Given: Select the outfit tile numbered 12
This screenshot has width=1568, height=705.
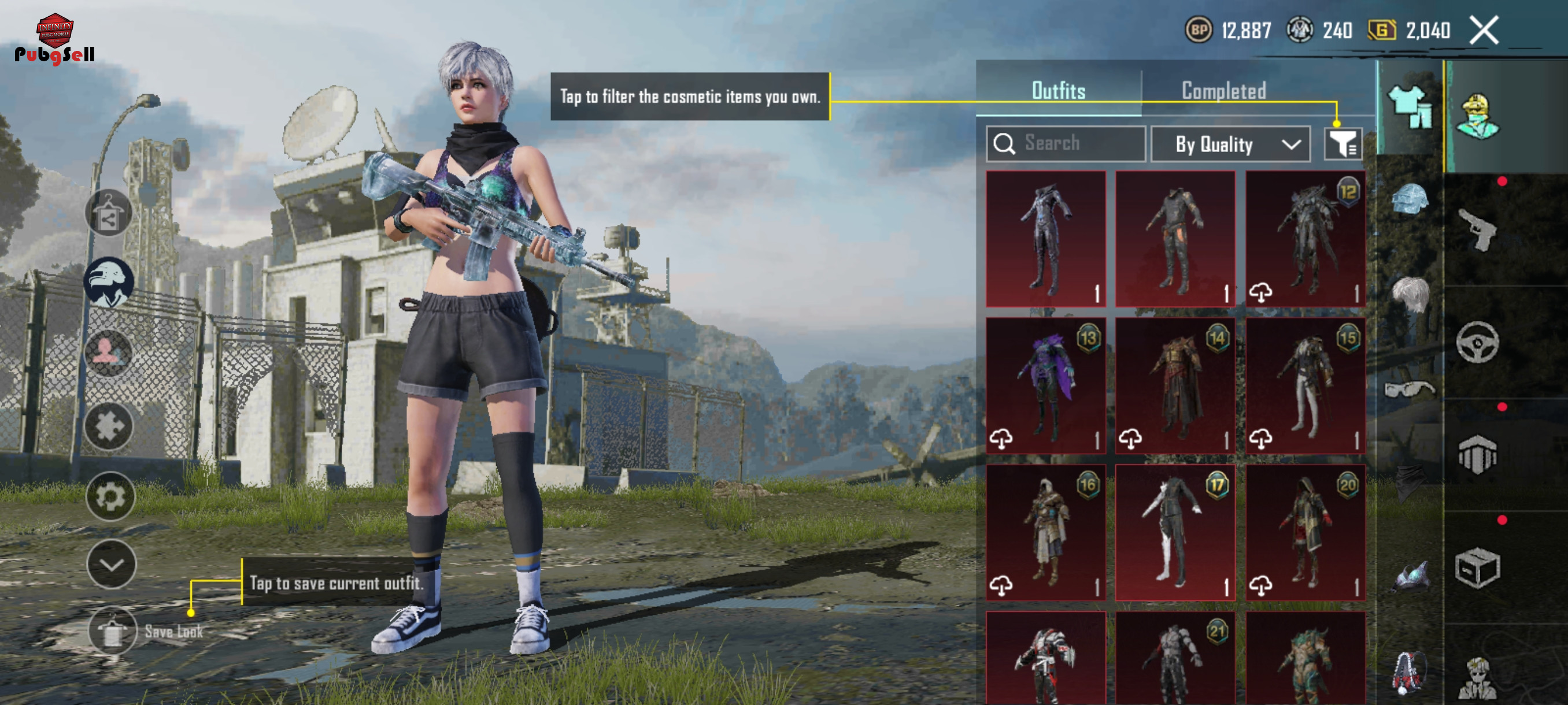Looking at the screenshot, I should pyautogui.click(x=1304, y=239).
